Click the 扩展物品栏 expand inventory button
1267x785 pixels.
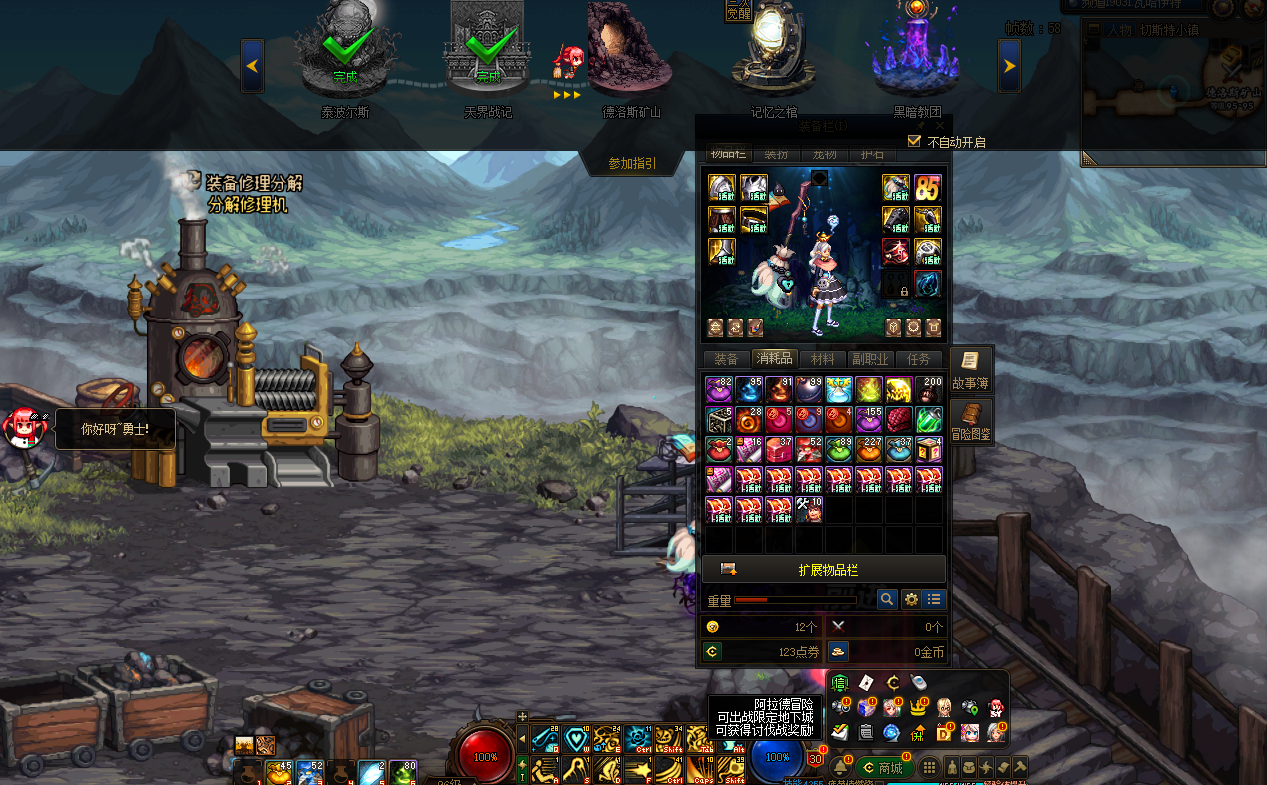point(823,570)
